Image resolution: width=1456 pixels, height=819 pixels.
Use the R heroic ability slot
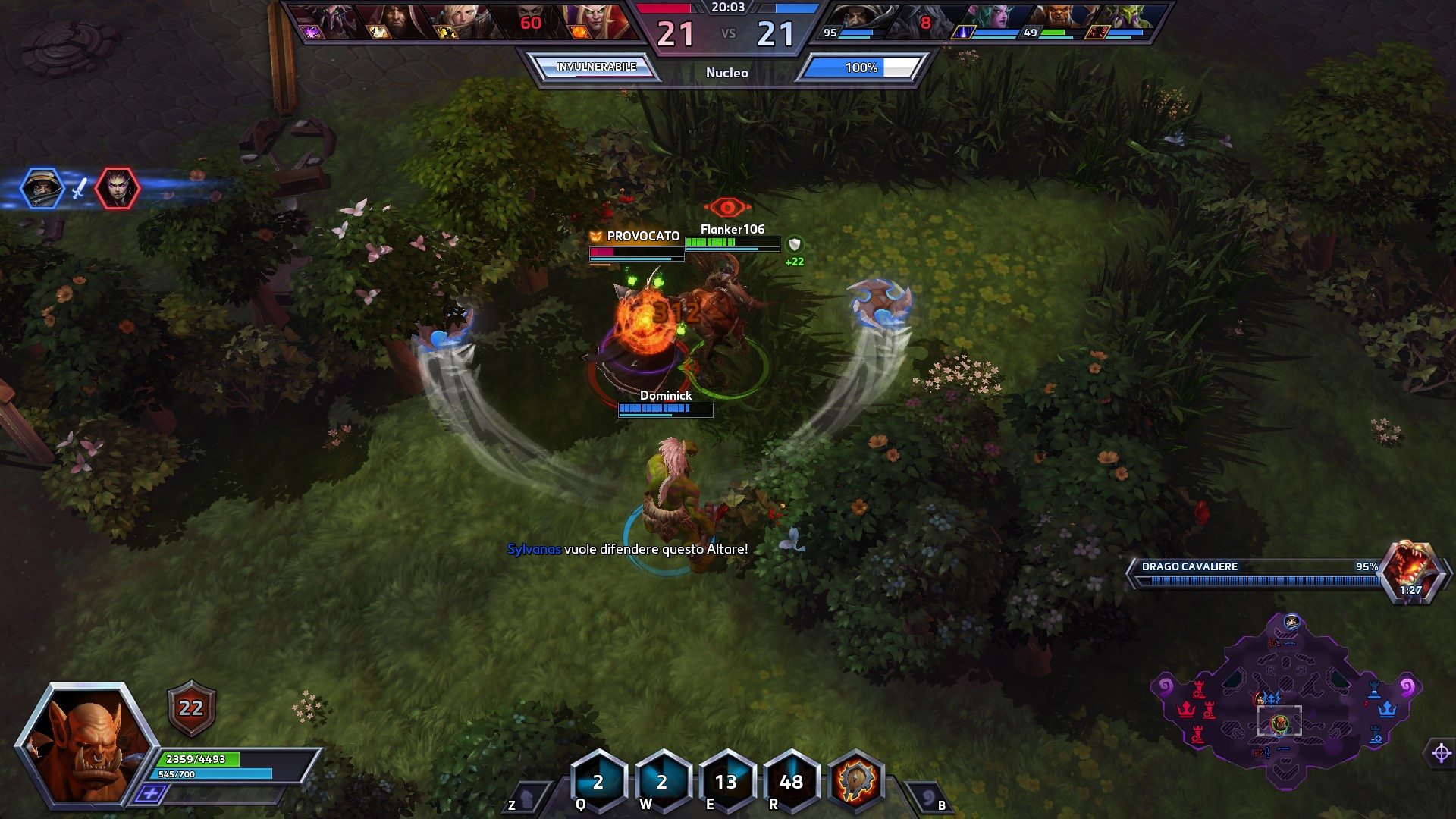[x=791, y=781]
